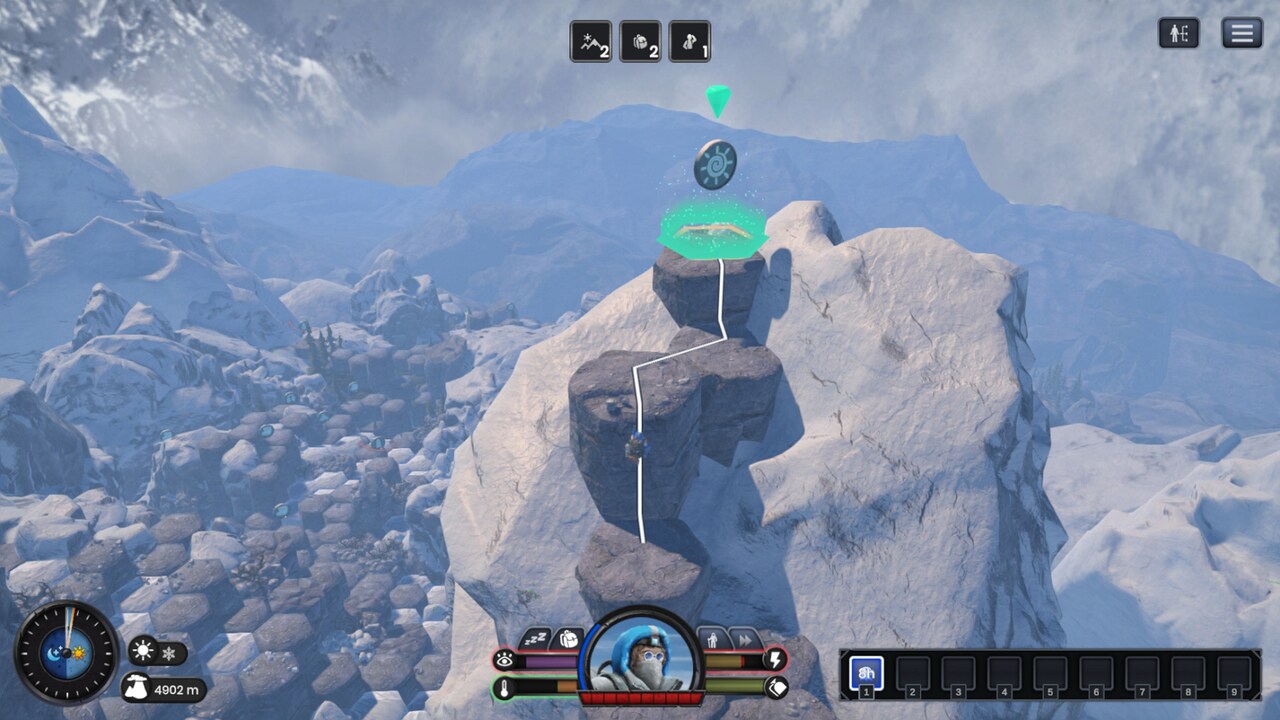
Task: Open the hamburger menu top right
Action: click(1240, 33)
